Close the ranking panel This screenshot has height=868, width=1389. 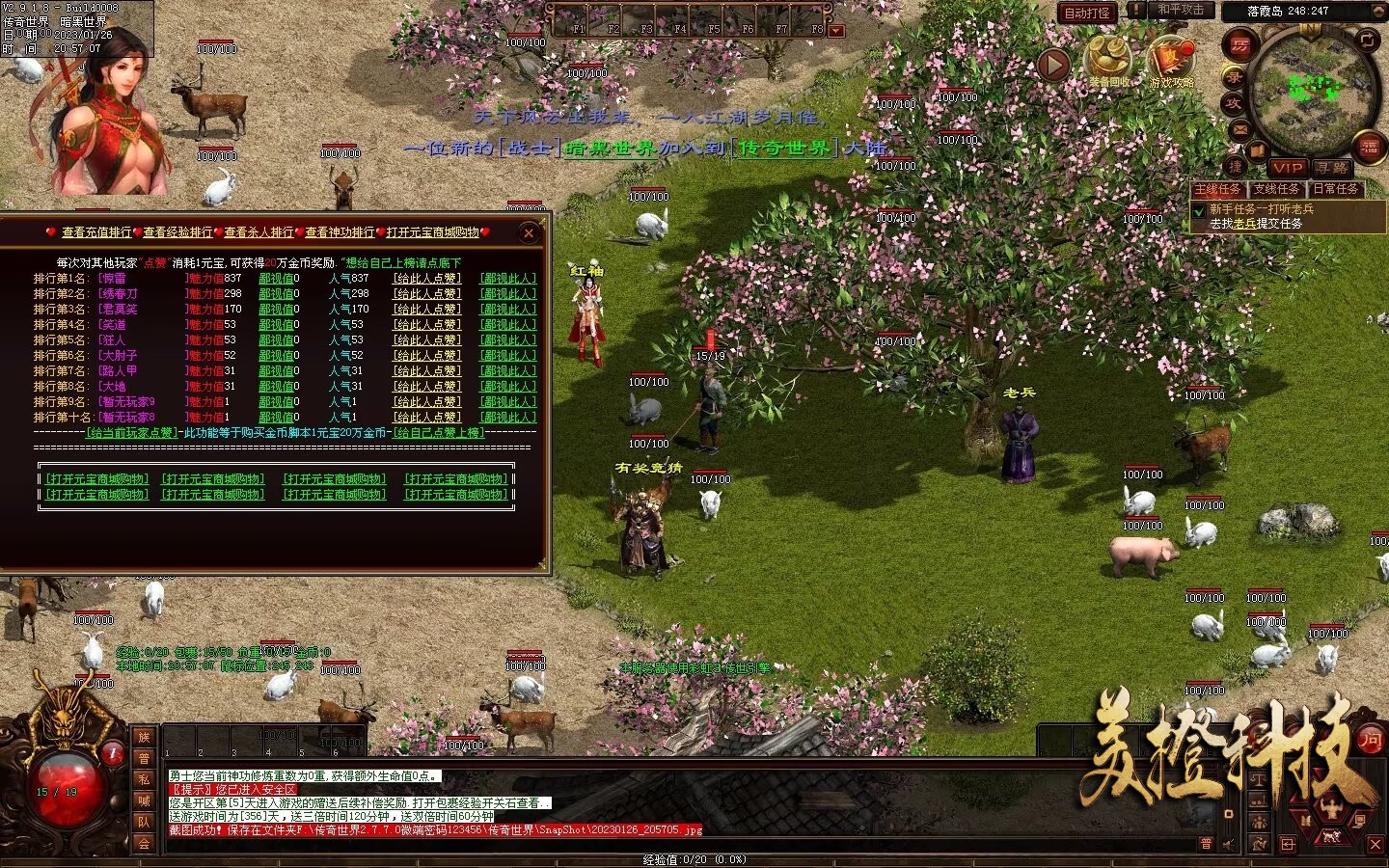(x=529, y=232)
